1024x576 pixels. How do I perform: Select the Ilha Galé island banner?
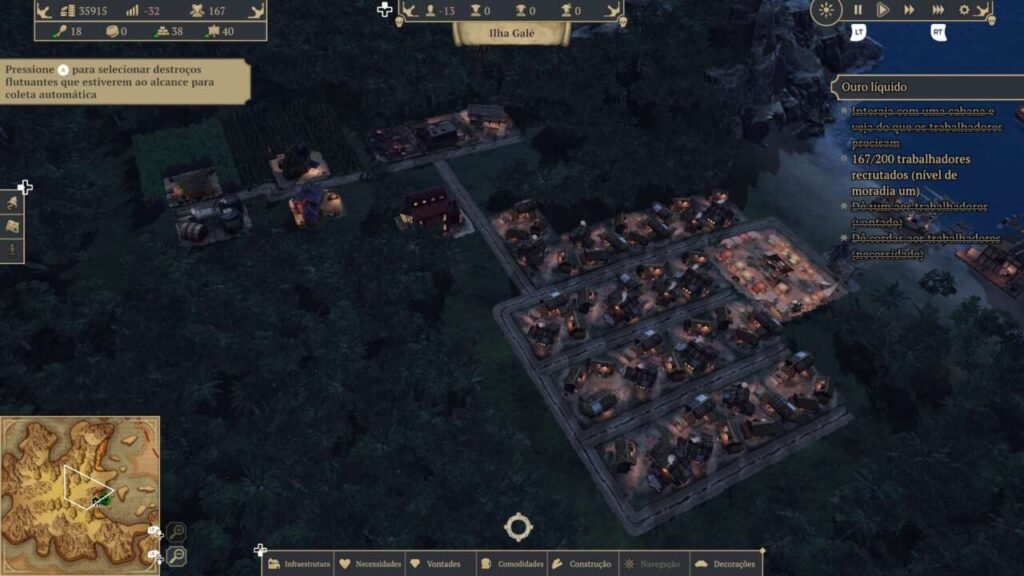[512, 32]
